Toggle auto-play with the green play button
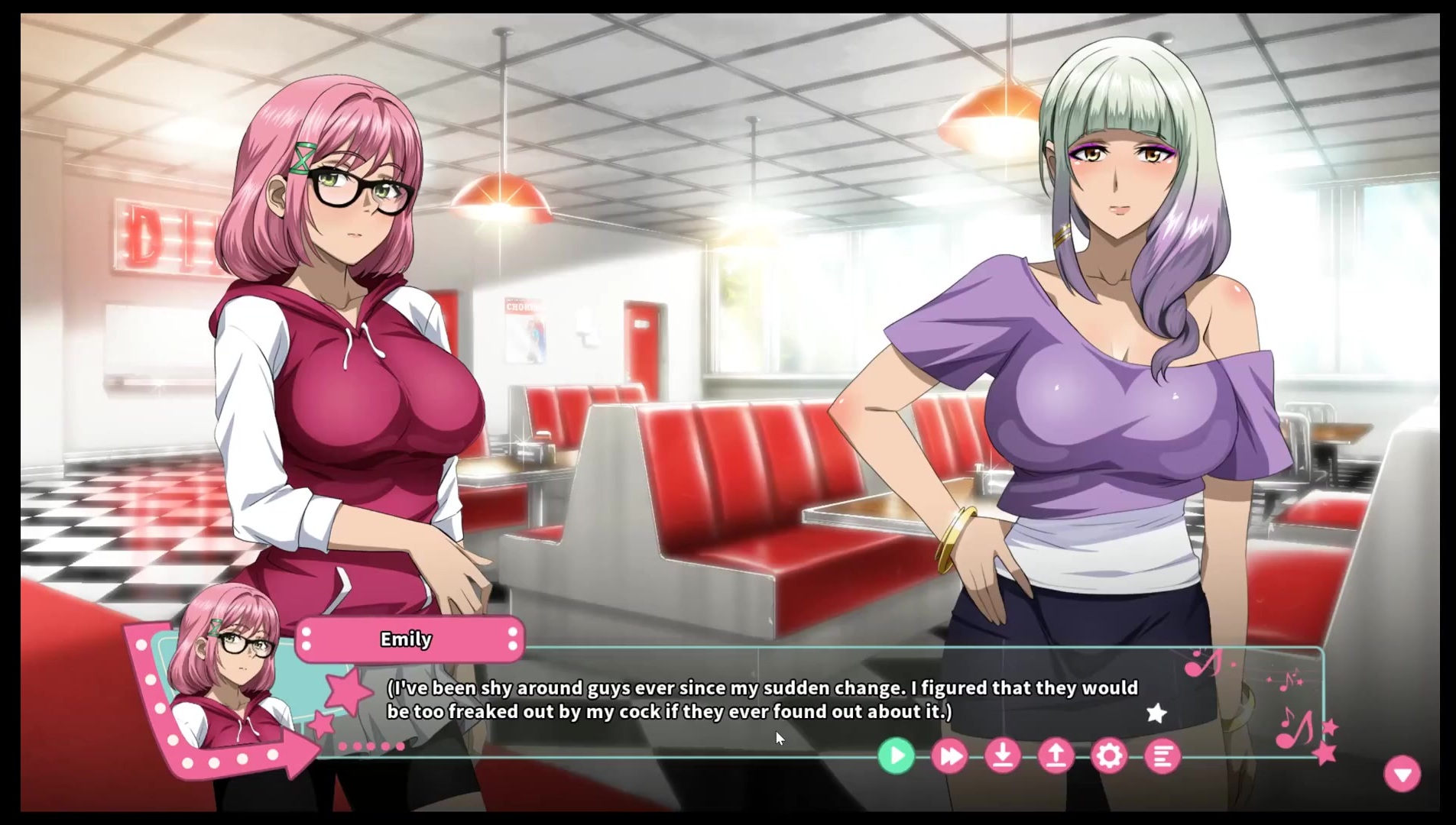This screenshot has height=825, width=1456. (x=896, y=756)
